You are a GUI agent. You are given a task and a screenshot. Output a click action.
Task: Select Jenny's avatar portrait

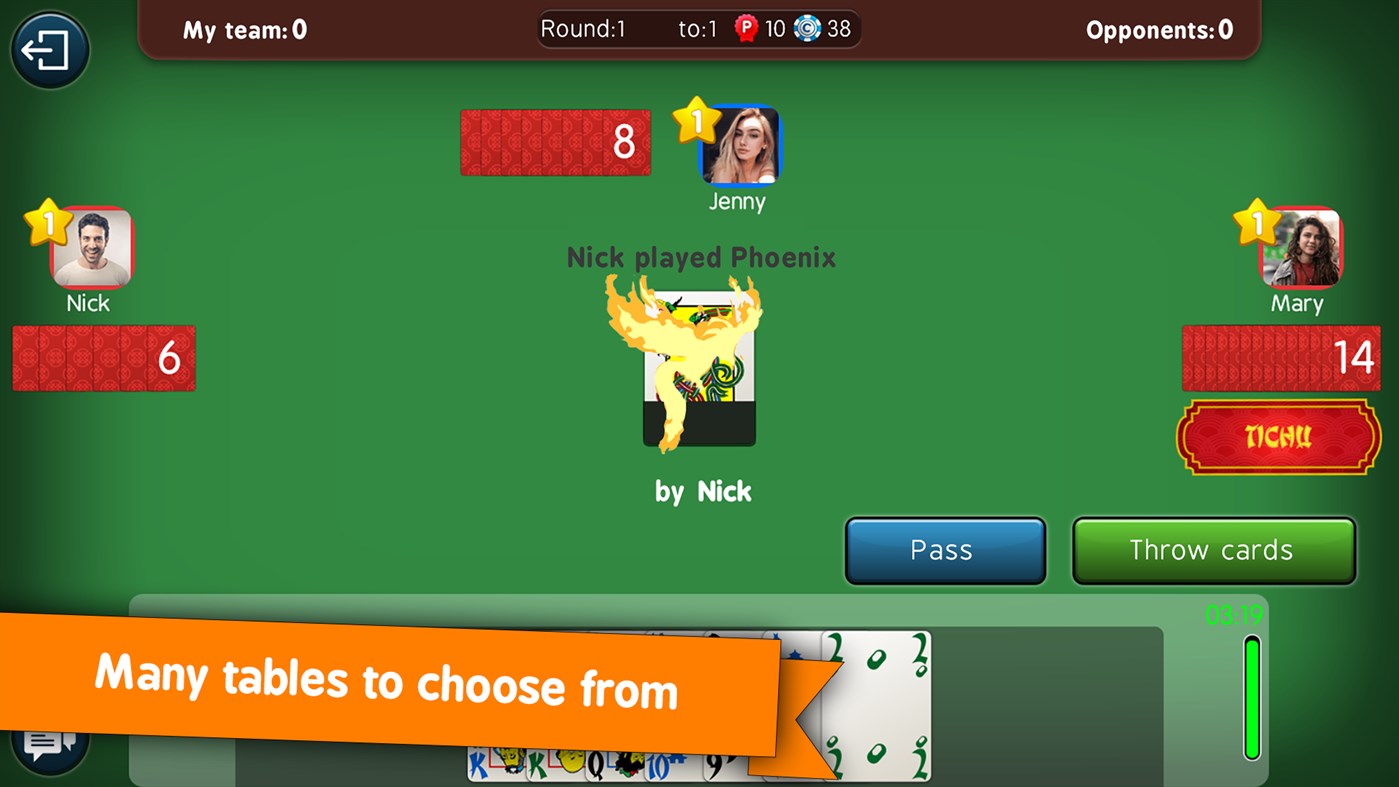pyautogui.click(x=740, y=142)
